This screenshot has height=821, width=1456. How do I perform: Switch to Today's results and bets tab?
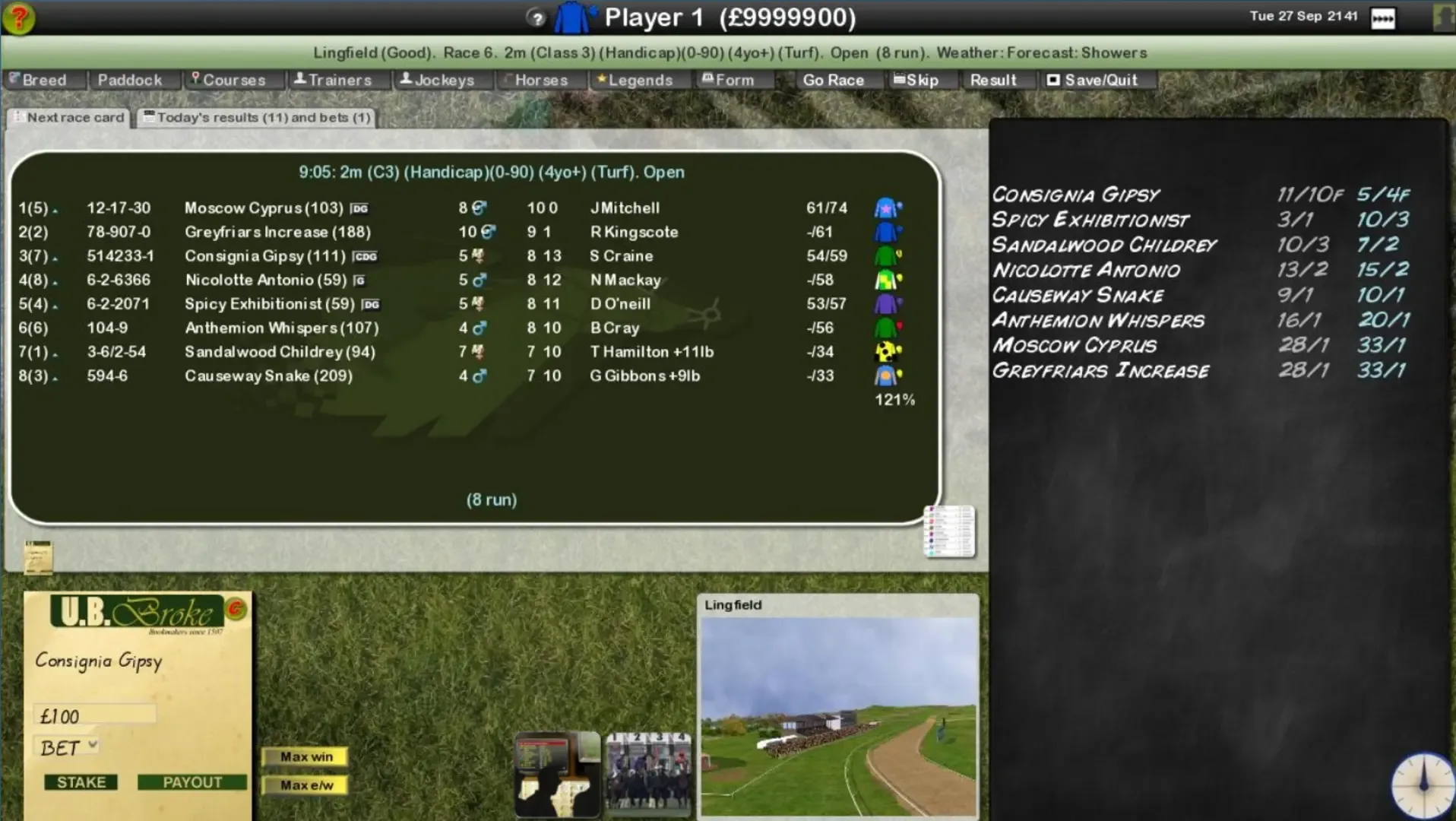pos(257,117)
